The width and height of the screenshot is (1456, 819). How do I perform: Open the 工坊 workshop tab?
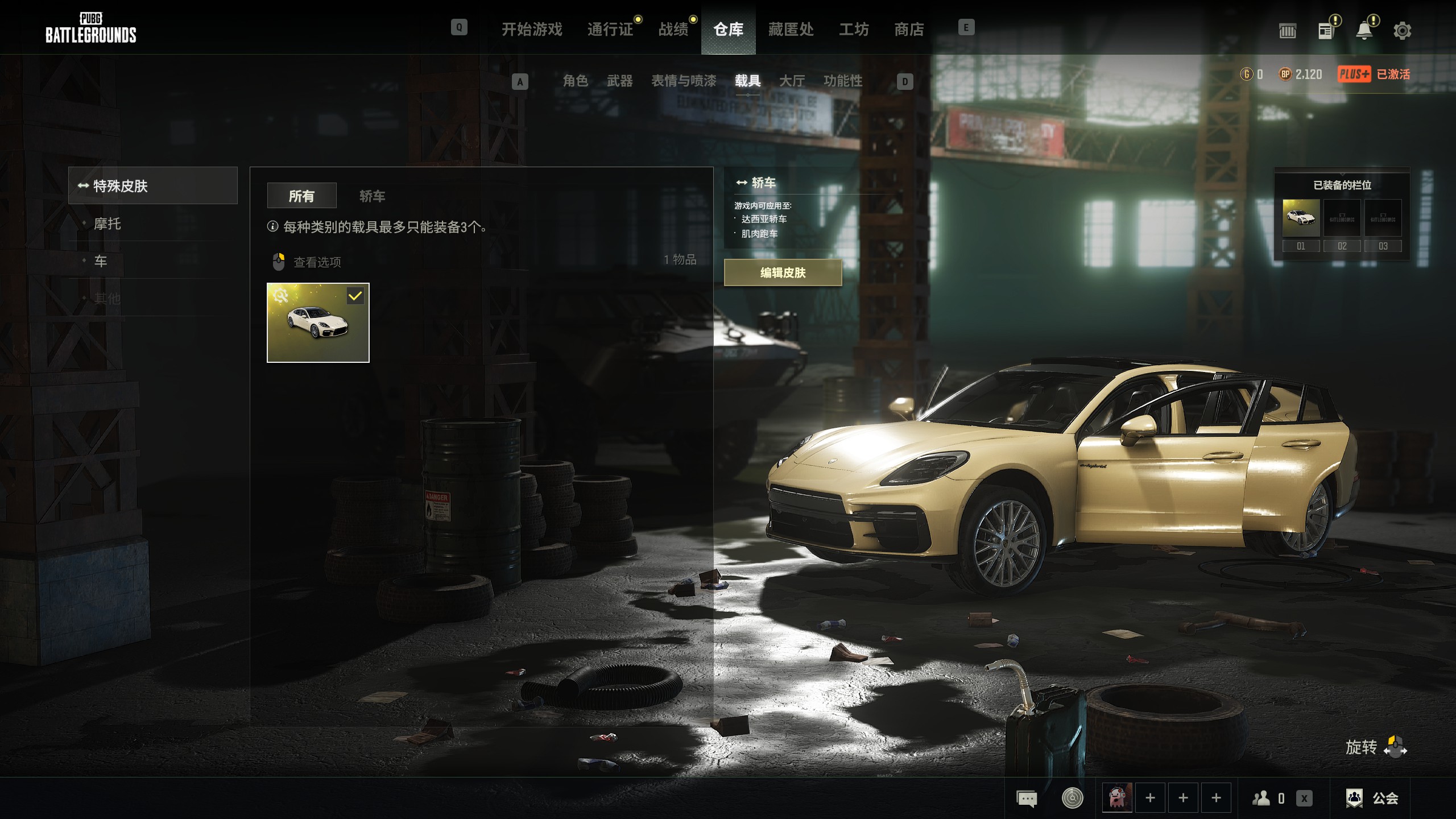pyautogui.click(x=854, y=29)
